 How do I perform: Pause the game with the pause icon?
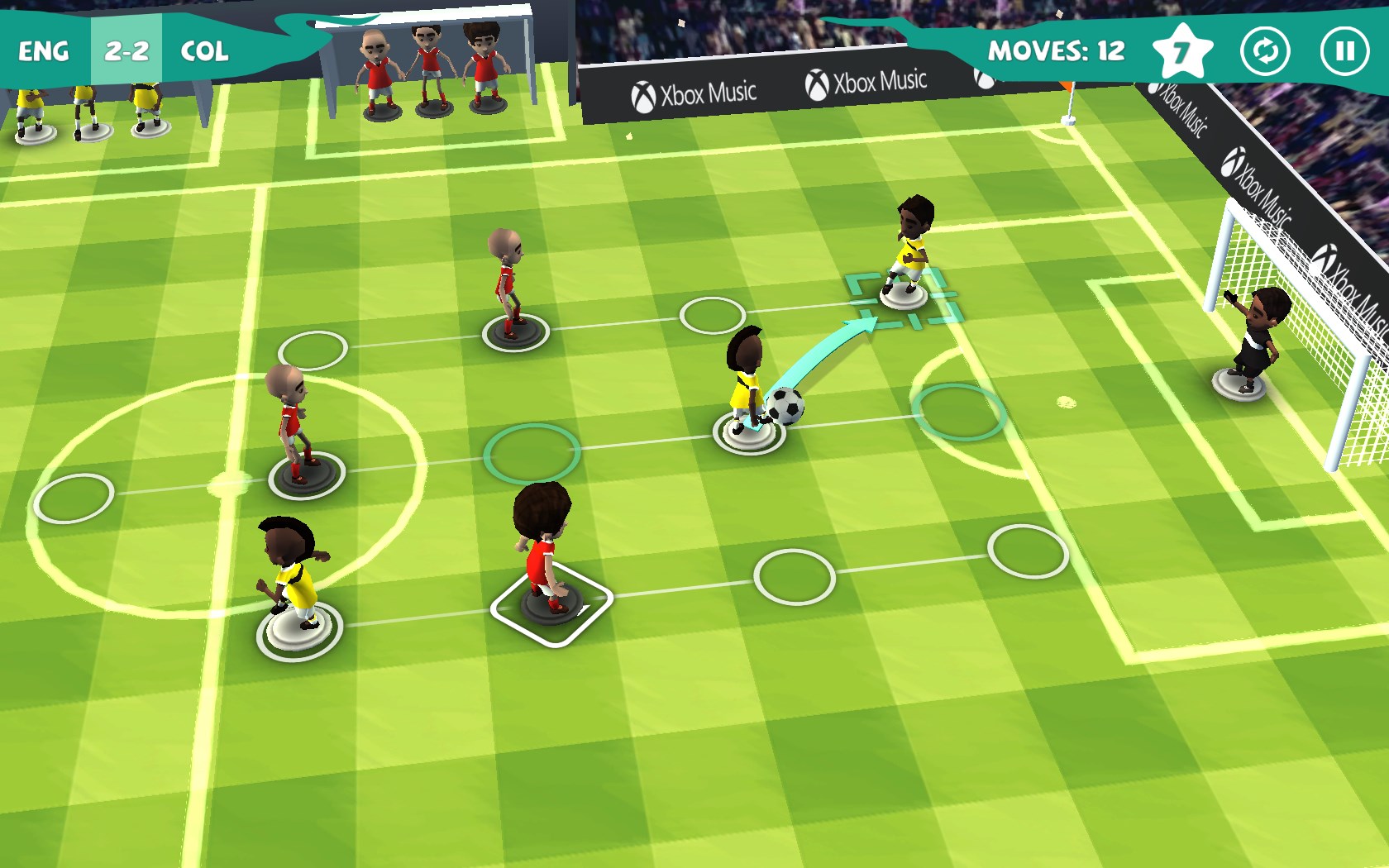(1344, 51)
